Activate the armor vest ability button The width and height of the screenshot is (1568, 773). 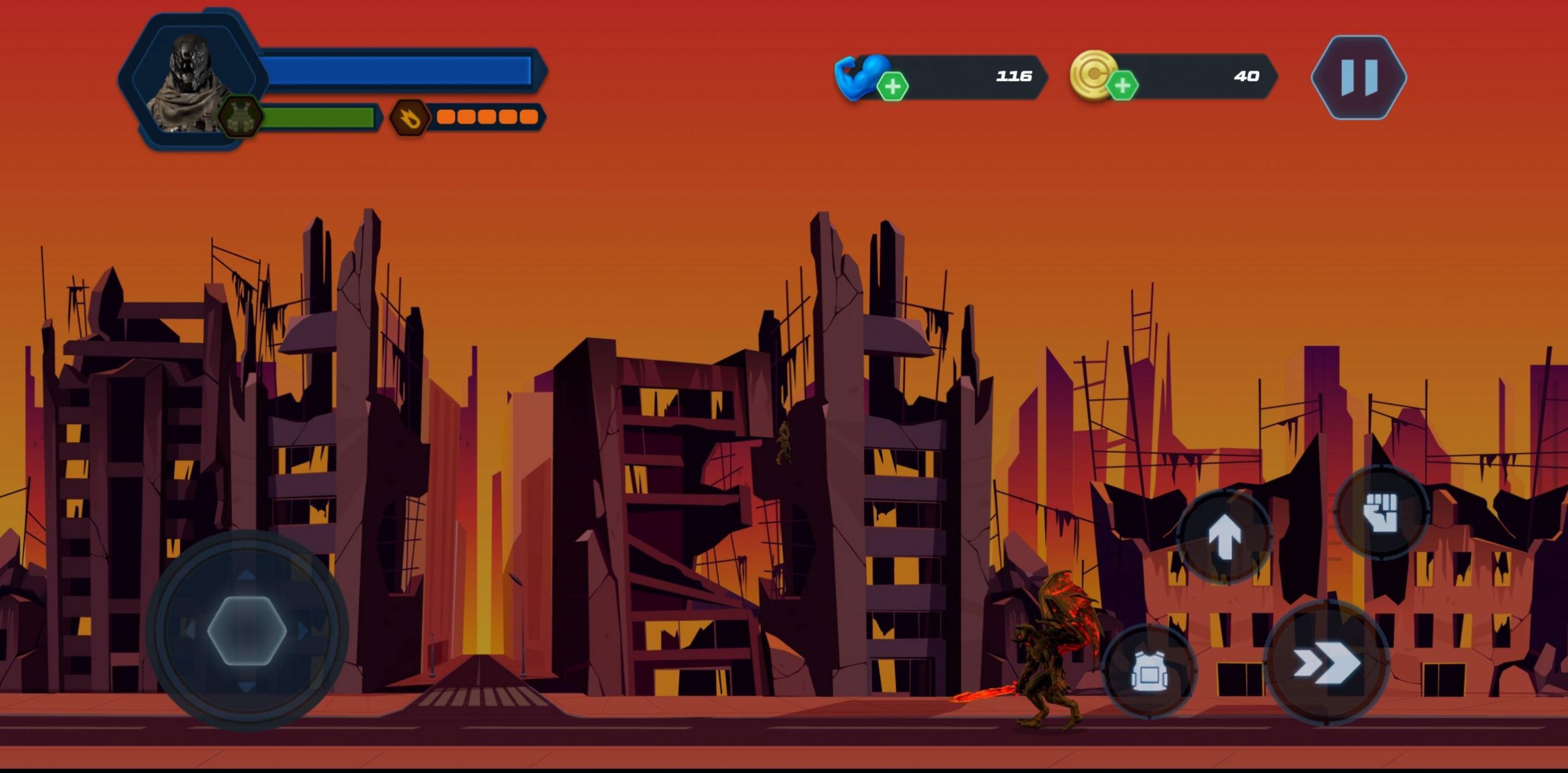[x=1149, y=671]
